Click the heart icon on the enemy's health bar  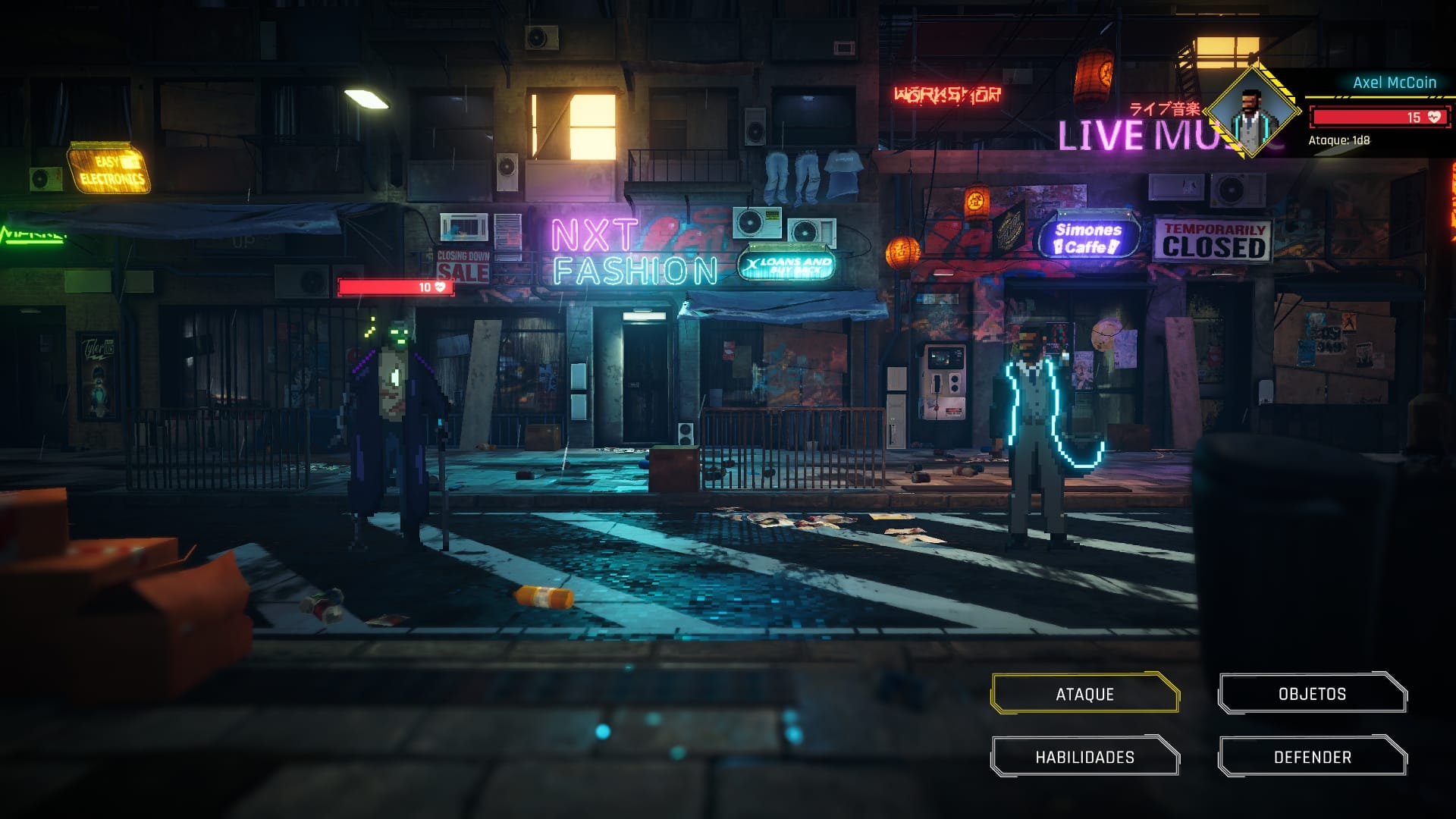(438, 288)
